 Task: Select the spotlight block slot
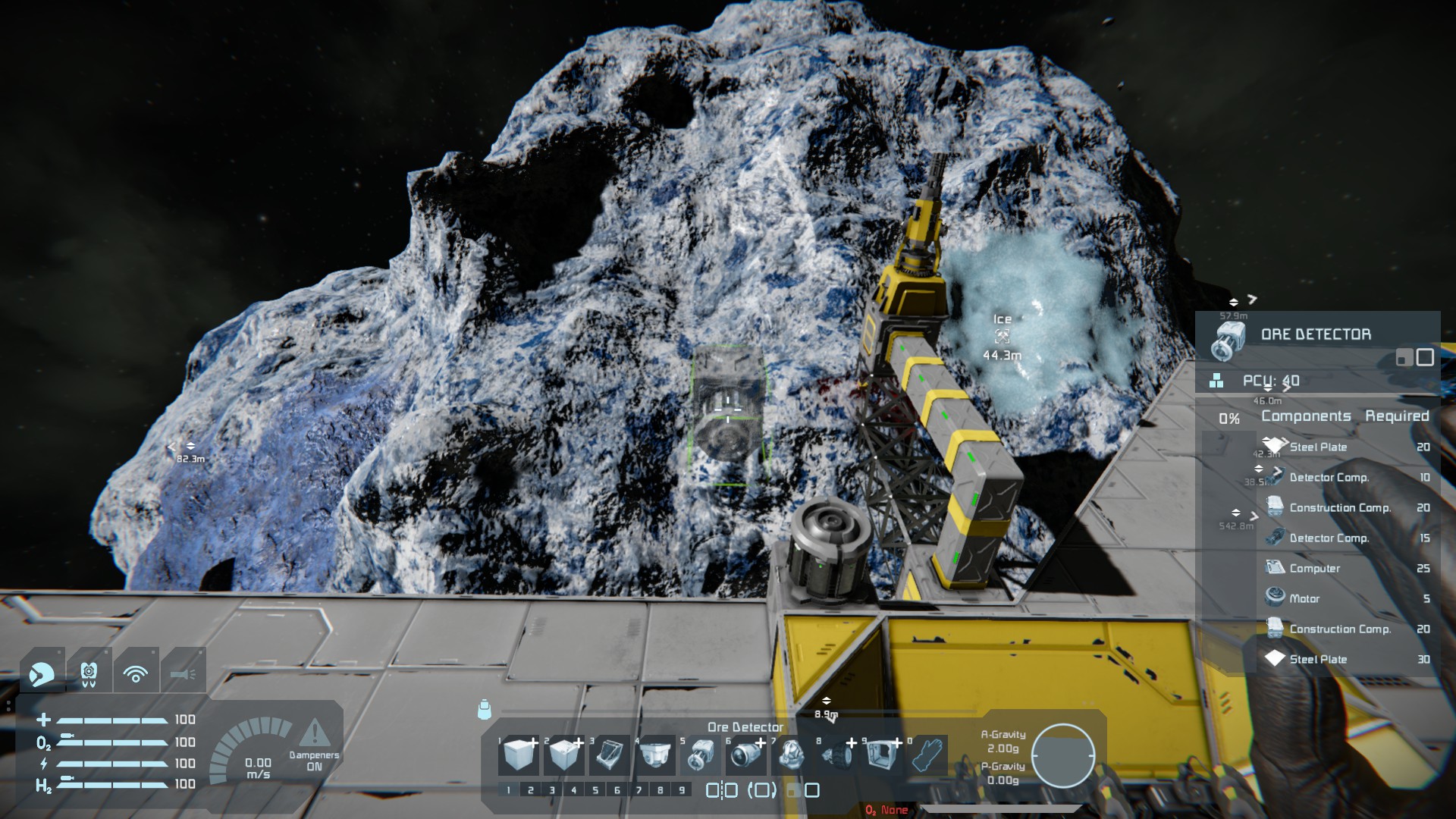(x=745, y=755)
